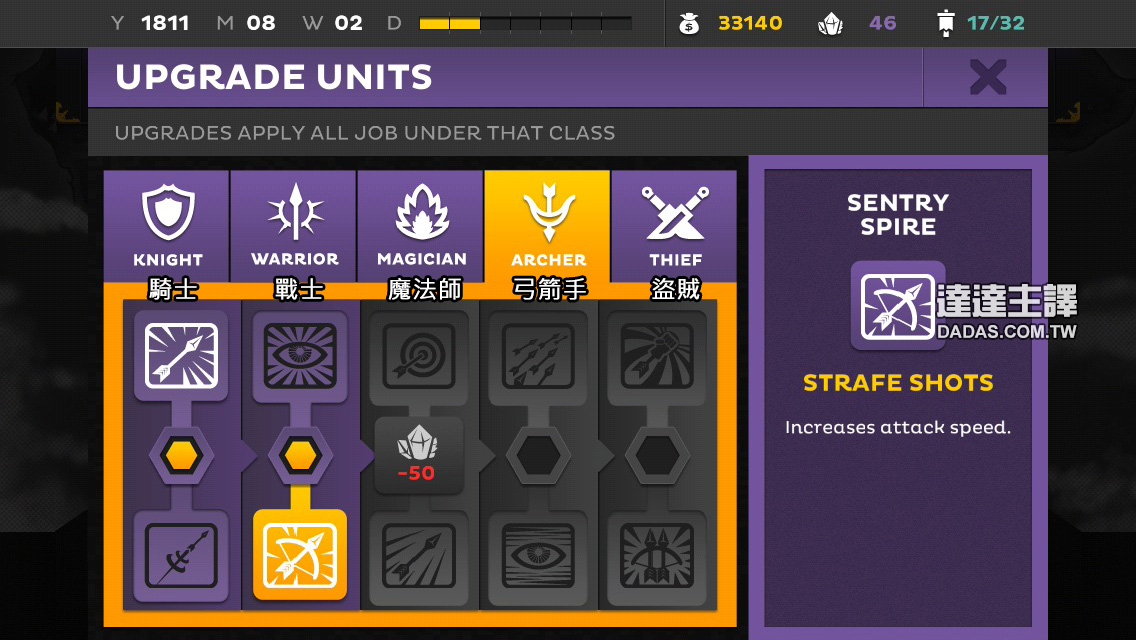
Task: Click the gold money bag icon
Action: (690, 23)
